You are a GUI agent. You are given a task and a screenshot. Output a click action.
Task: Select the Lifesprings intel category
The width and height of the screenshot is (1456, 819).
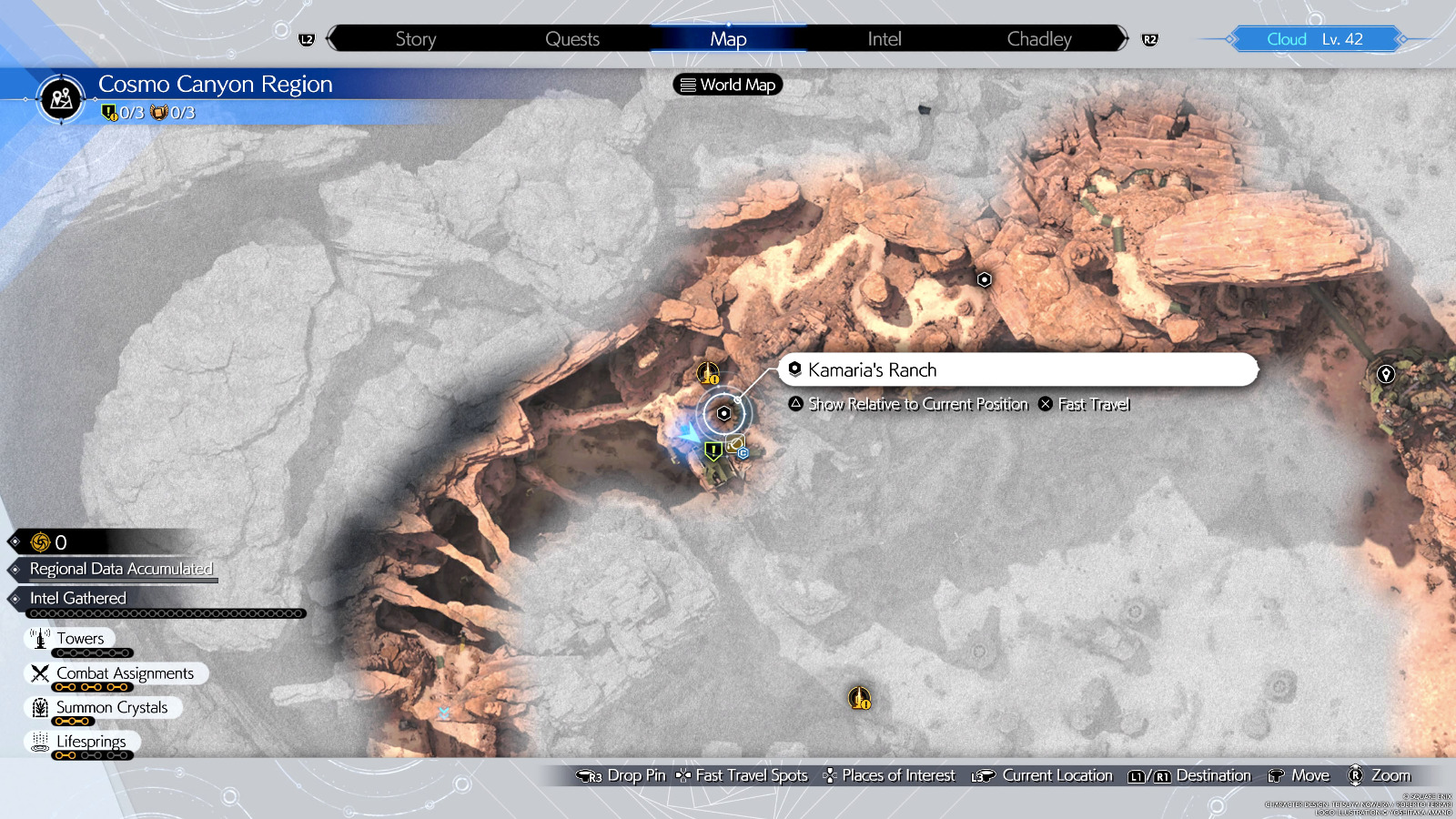click(x=91, y=742)
